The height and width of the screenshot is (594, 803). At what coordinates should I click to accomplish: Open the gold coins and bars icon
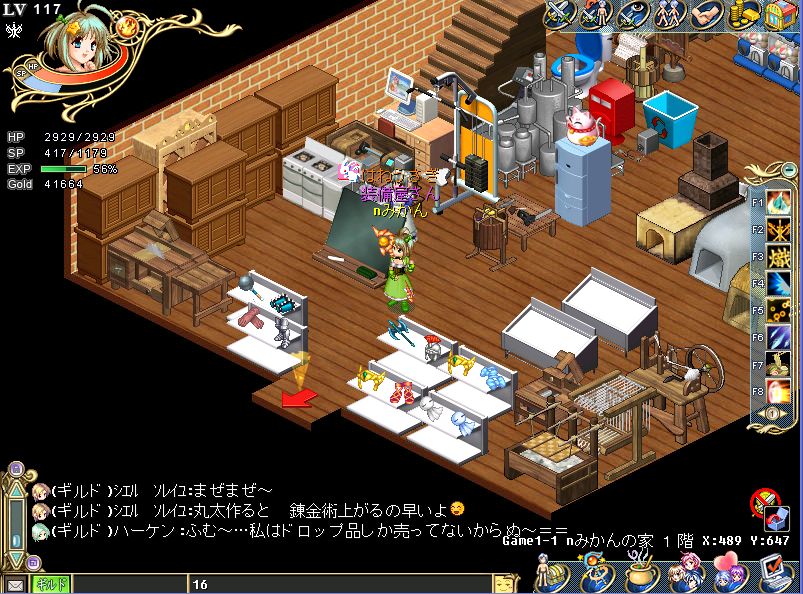(x=743, y=13)
